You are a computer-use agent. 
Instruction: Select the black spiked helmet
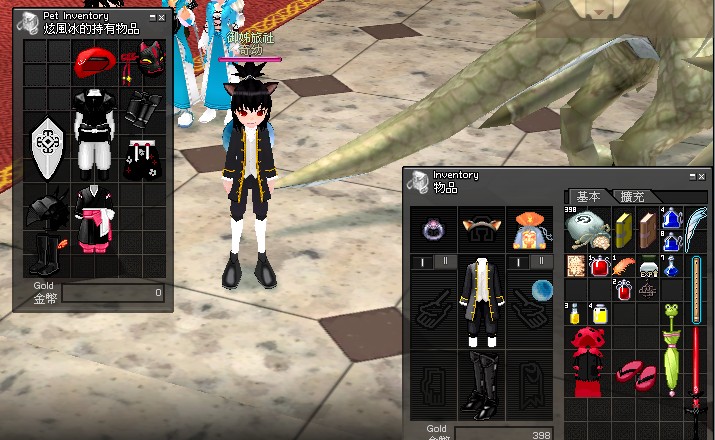pyautogui.click(x=47, y=211)
